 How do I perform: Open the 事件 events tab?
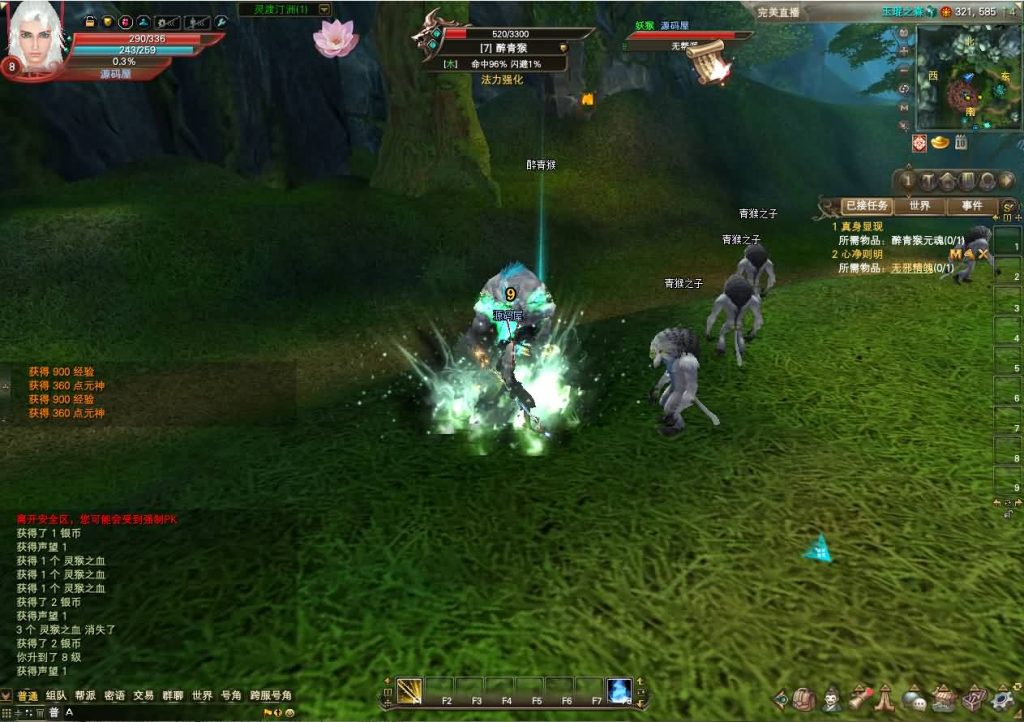(971, 206)
